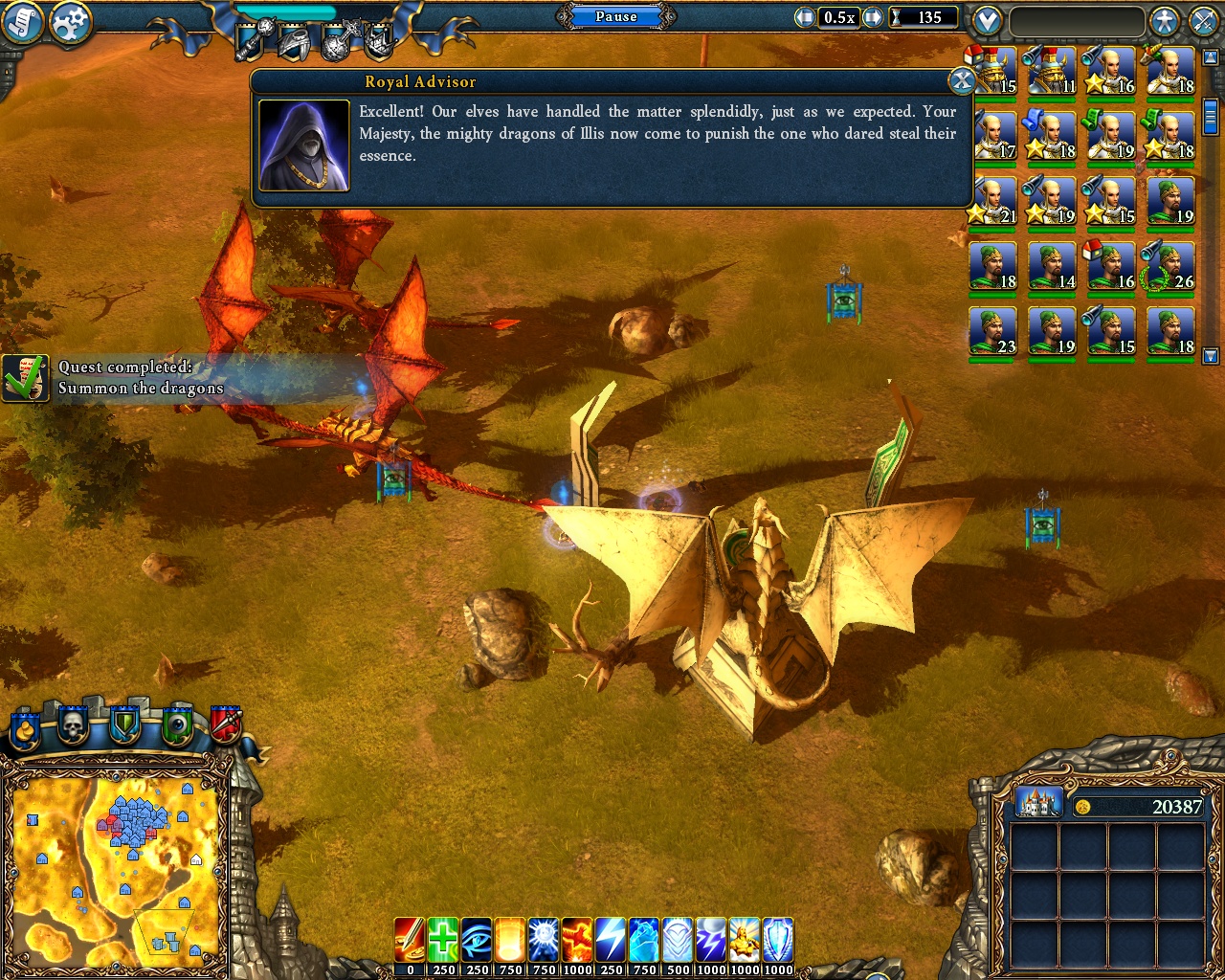The image size is (1225, 980).
Task: Place the green shield defend flag
Action: tap(124, 727)
